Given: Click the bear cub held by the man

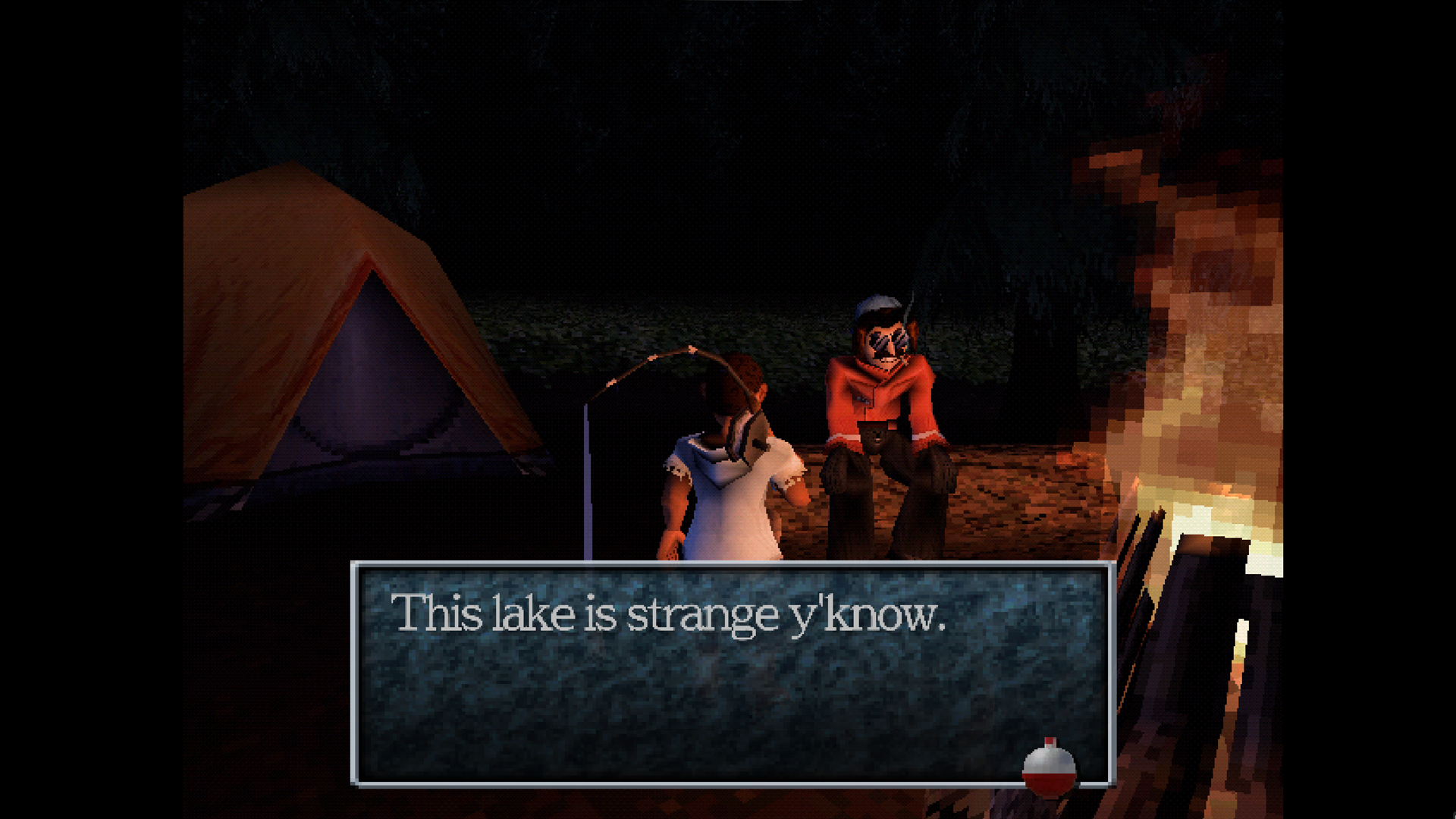Looking at the screenshot, I should [876, 440].
